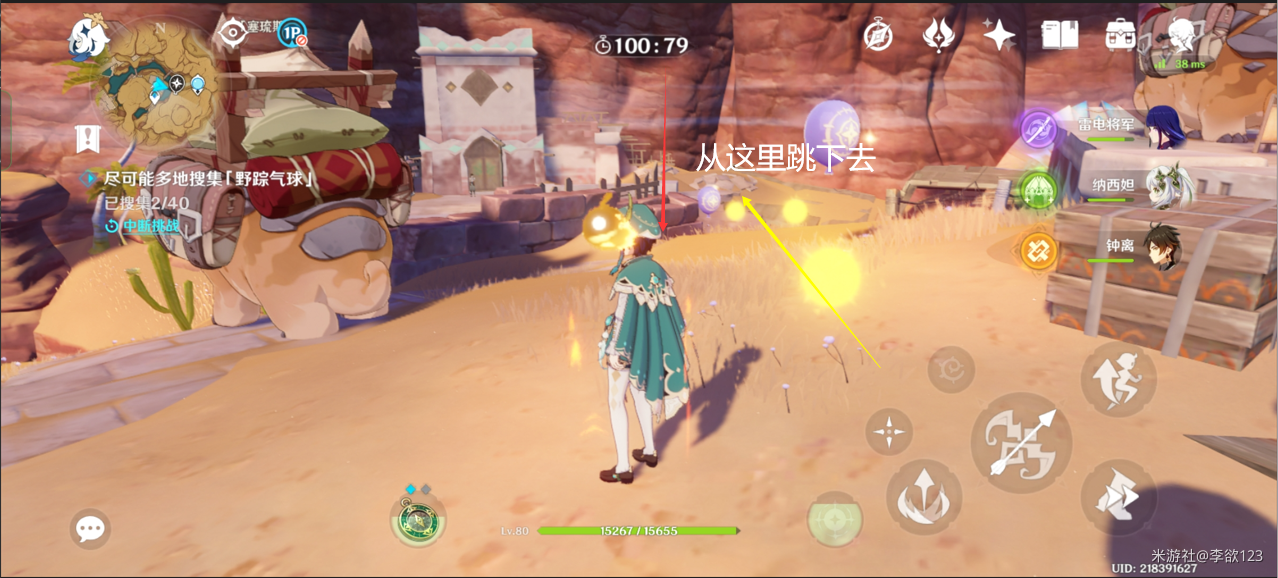Switch to party member 雷电将军
1278x578 pixels.
click(x=1163, y=127)
